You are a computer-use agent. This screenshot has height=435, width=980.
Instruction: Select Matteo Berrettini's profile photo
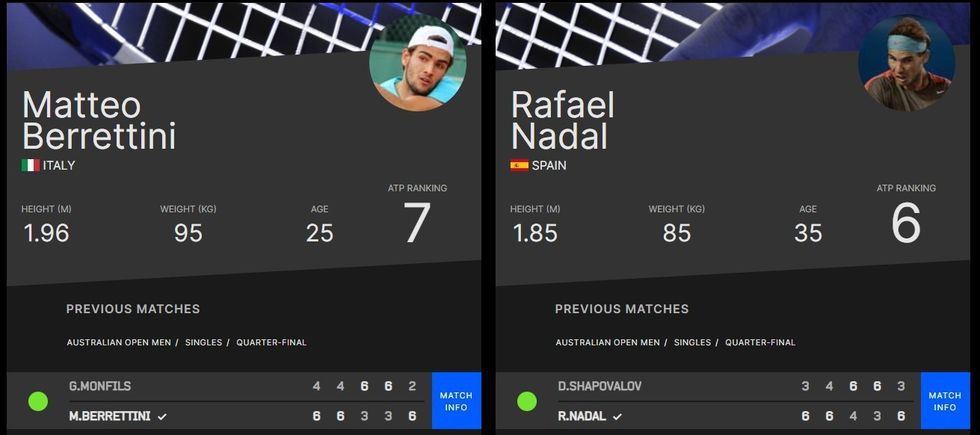pos(417,64)
